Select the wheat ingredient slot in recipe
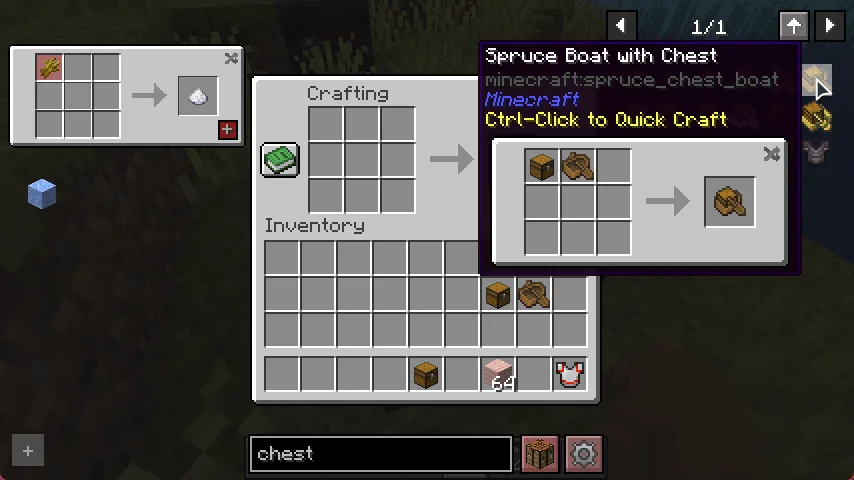This screenshot has height=480, width=854. (50, 68)
